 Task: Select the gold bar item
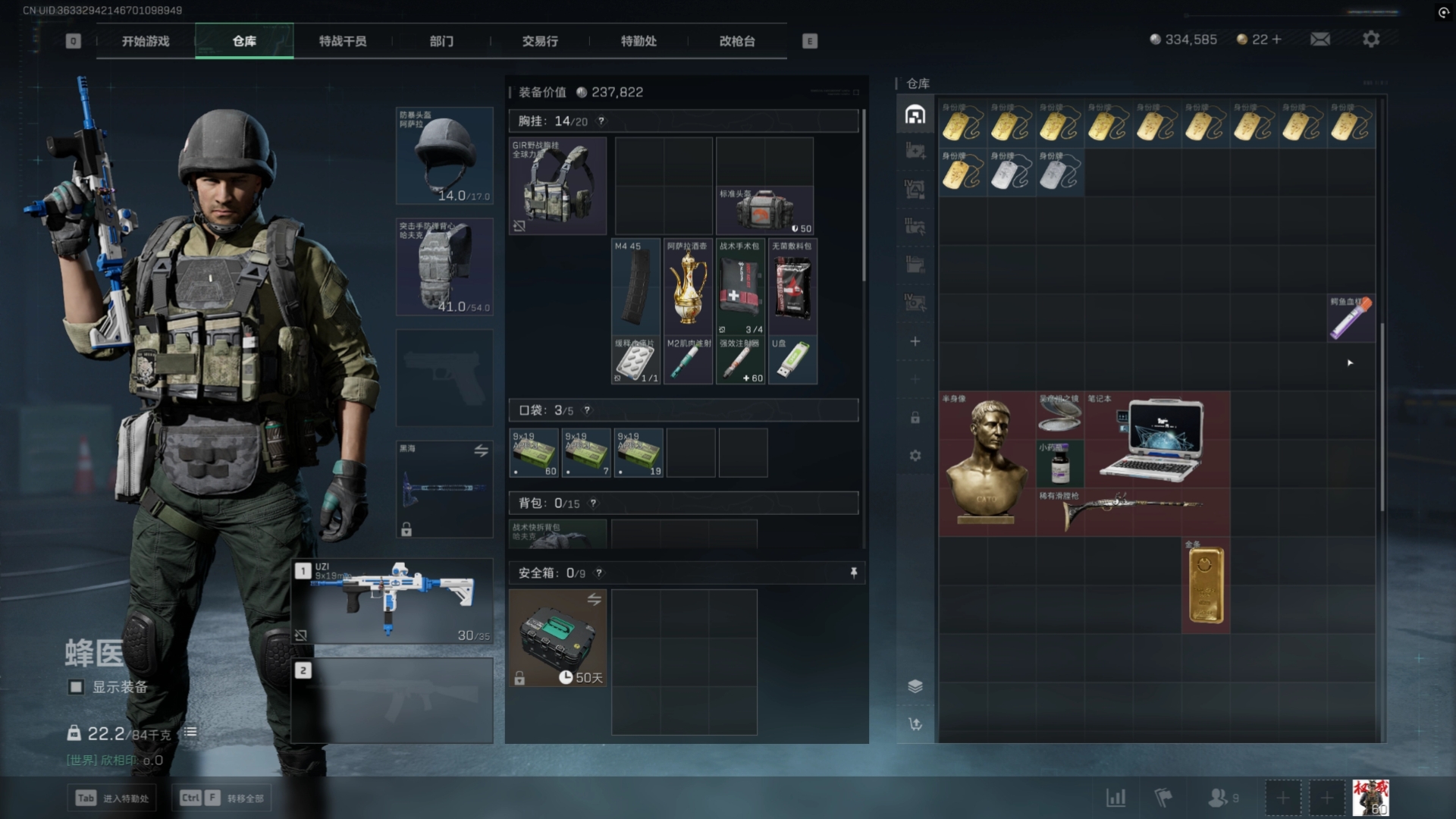(1206, 585)
